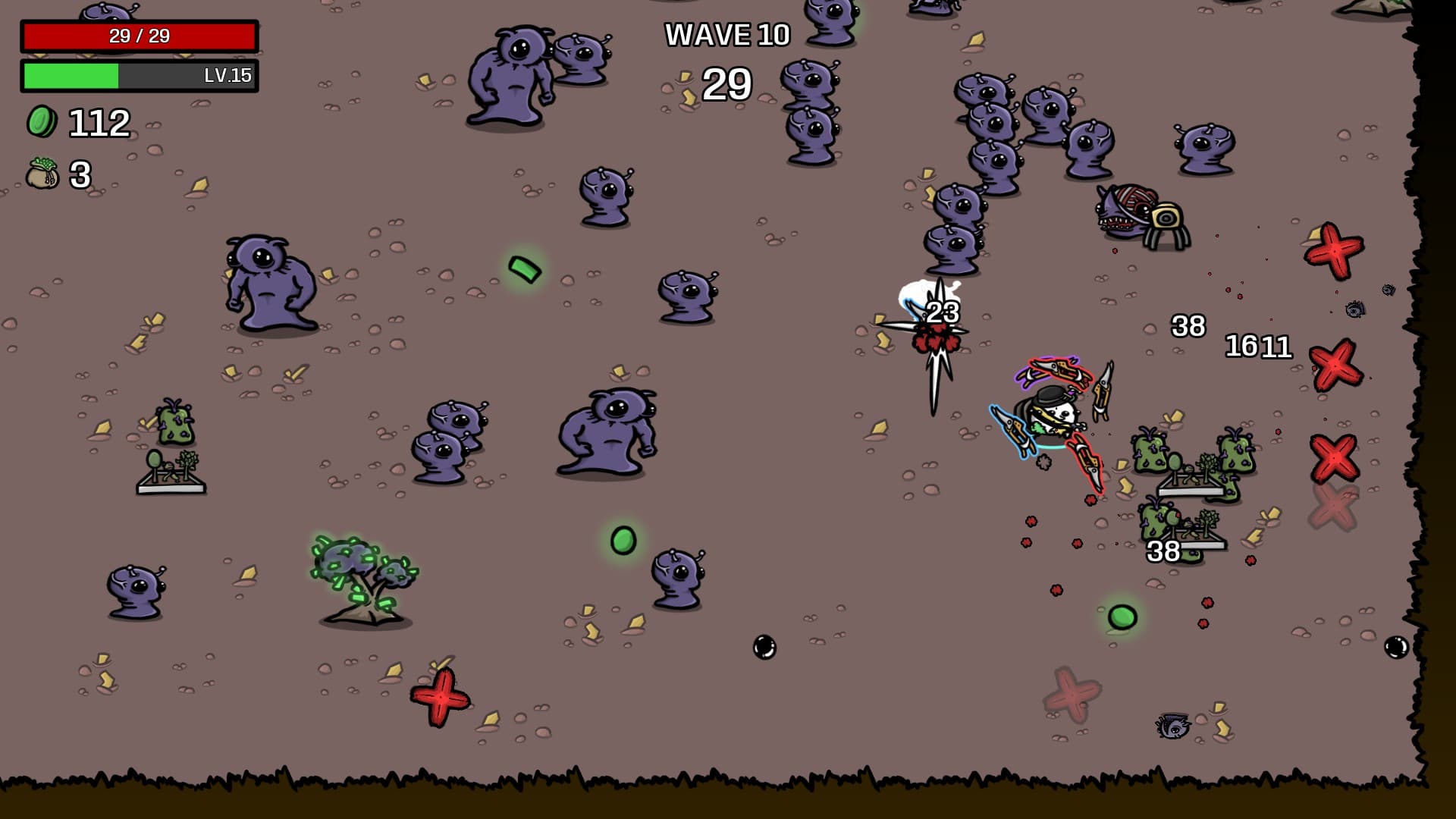Viewport: 1456px width, 819px height.
Task: Click the damage number 1611
Action: click(x=1260, y=346)
